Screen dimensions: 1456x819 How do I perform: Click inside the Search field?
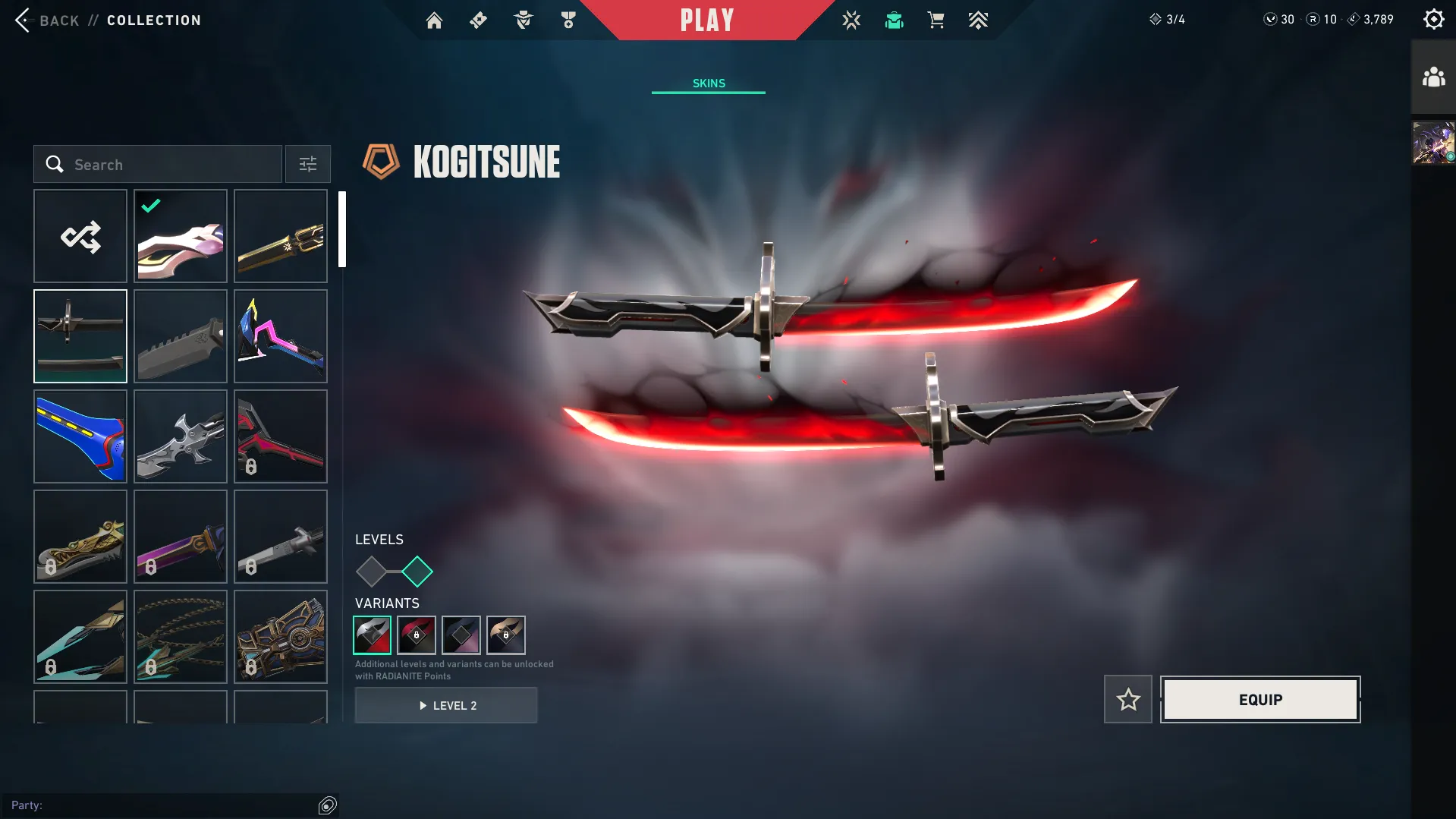coord(159,164)
